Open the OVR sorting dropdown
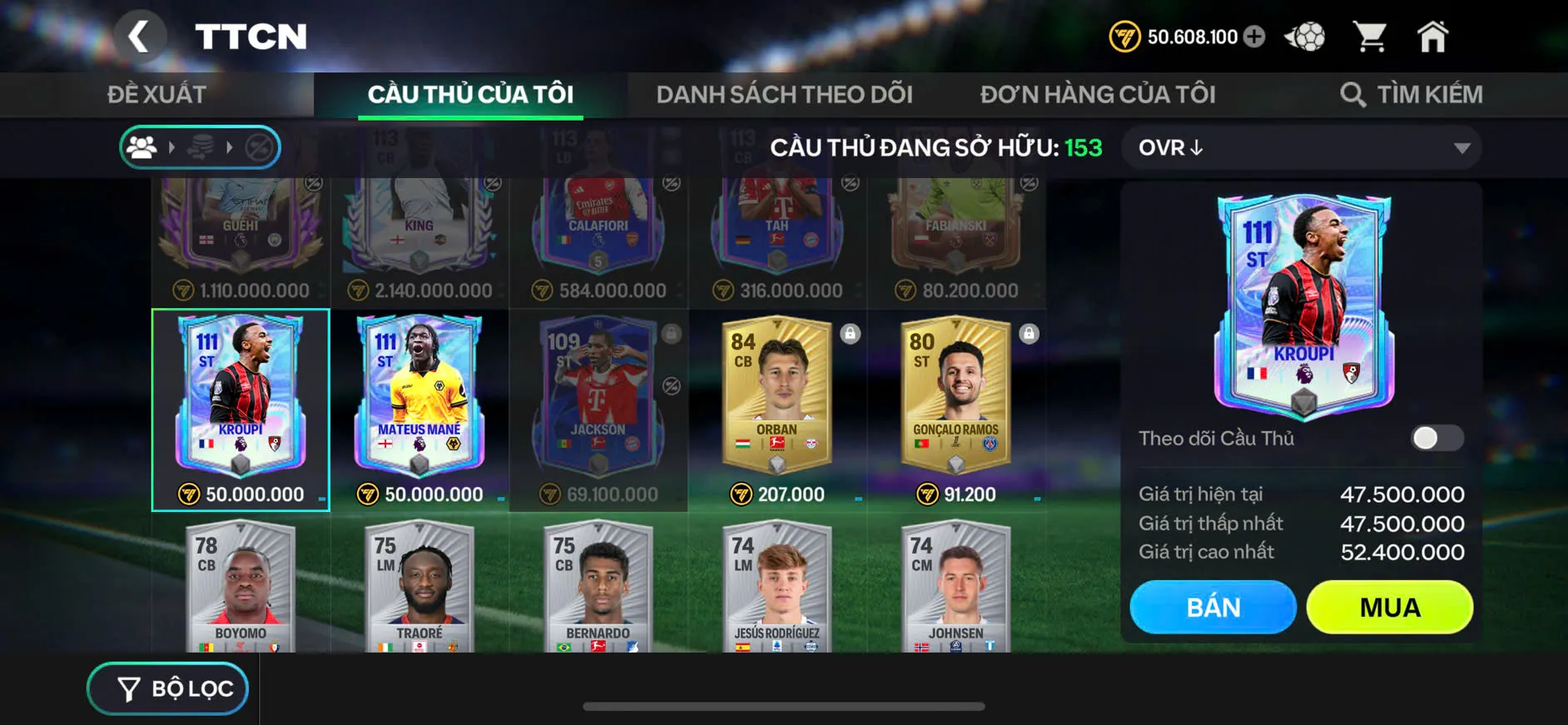The image size is (1568, 725). pyautogui.click(x=1301, y=147)
